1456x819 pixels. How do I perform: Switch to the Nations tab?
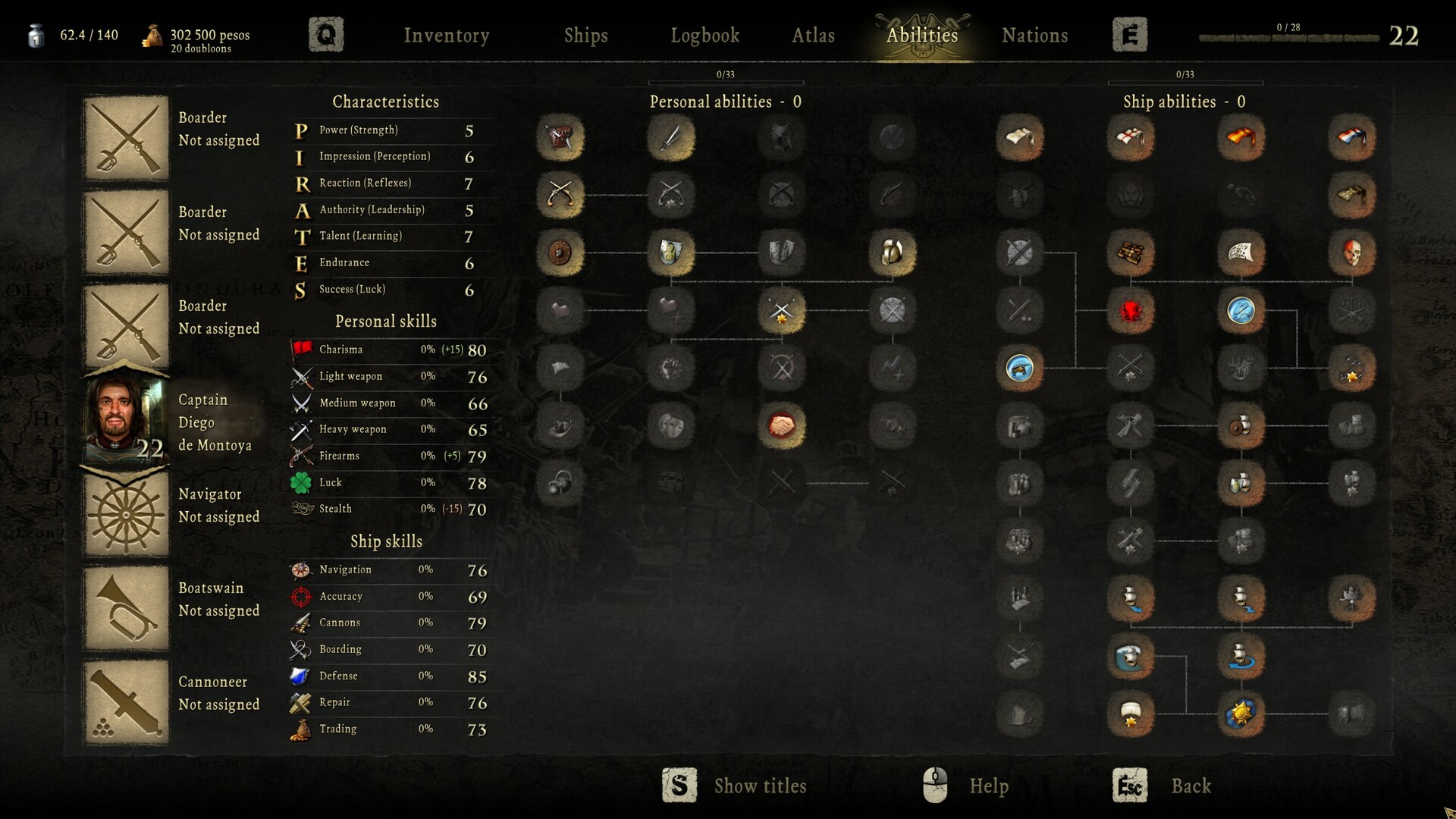pos(1034,35)
